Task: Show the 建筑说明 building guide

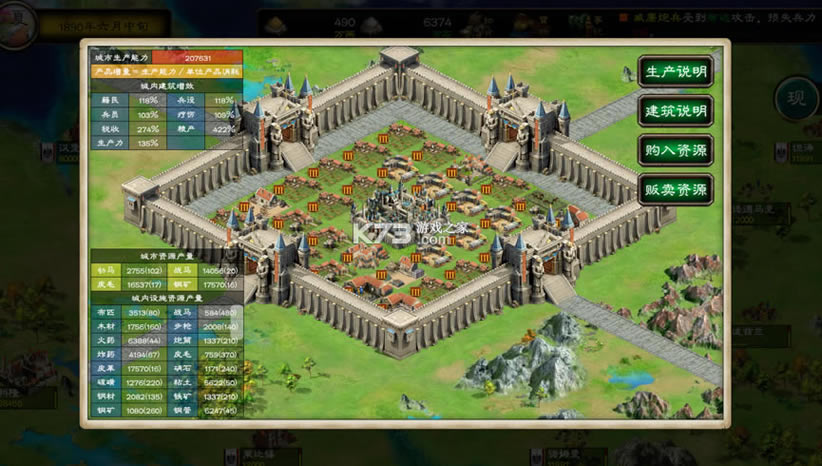Action: point(675,110)
